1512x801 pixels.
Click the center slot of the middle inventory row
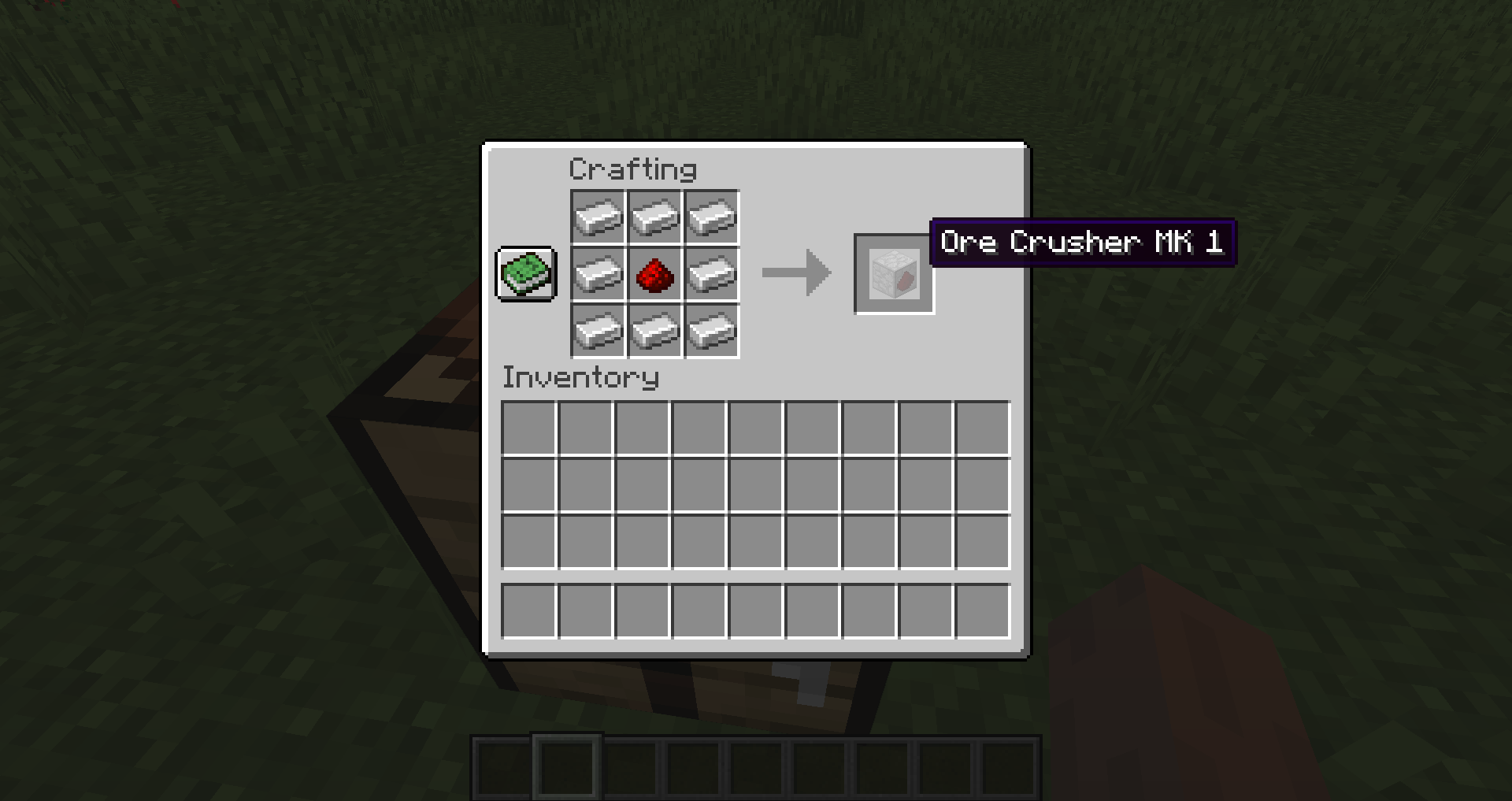point(755,484)
